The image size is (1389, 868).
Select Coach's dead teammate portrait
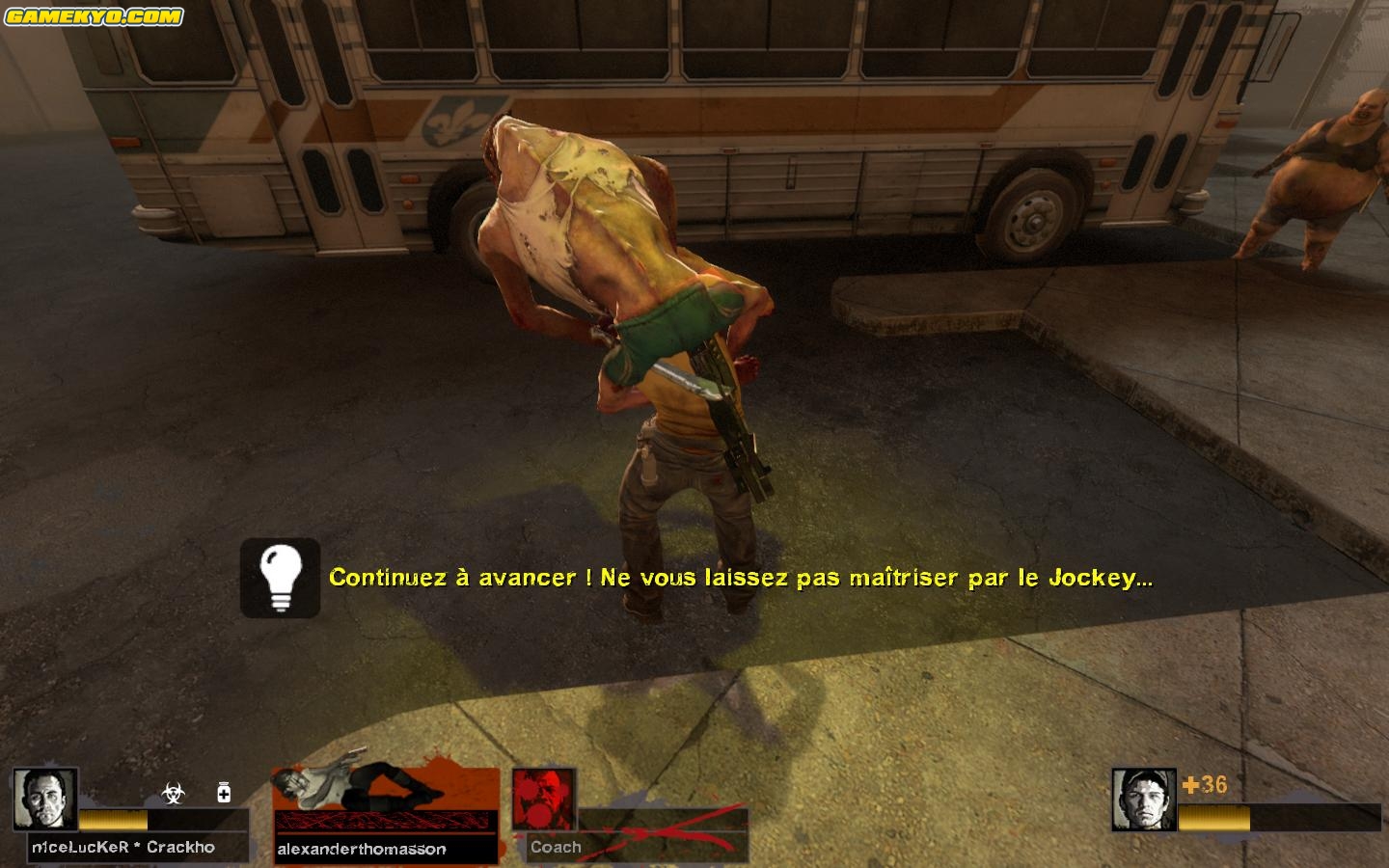544,800
